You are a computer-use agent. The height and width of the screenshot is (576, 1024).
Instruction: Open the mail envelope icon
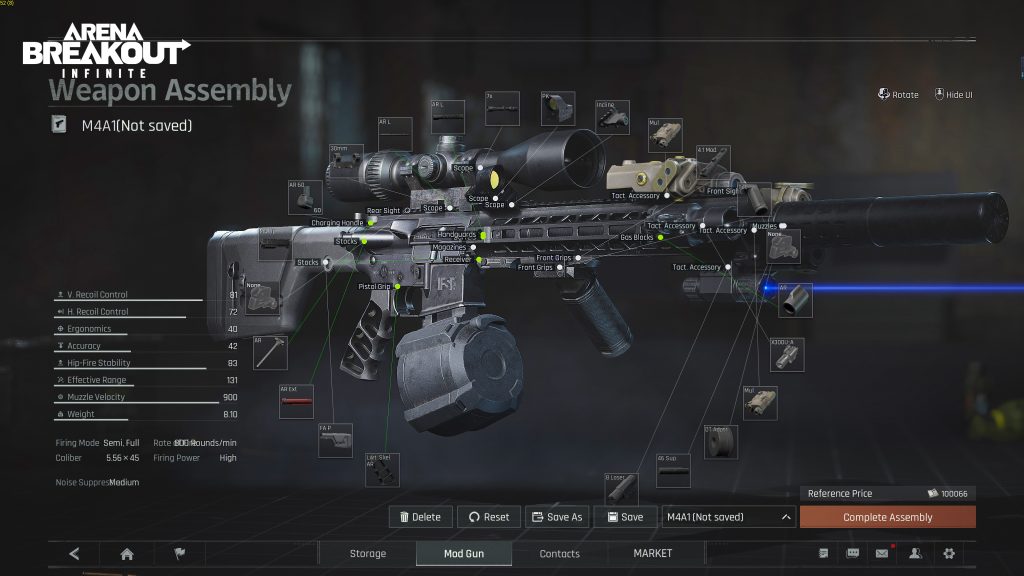pos(882,553)
